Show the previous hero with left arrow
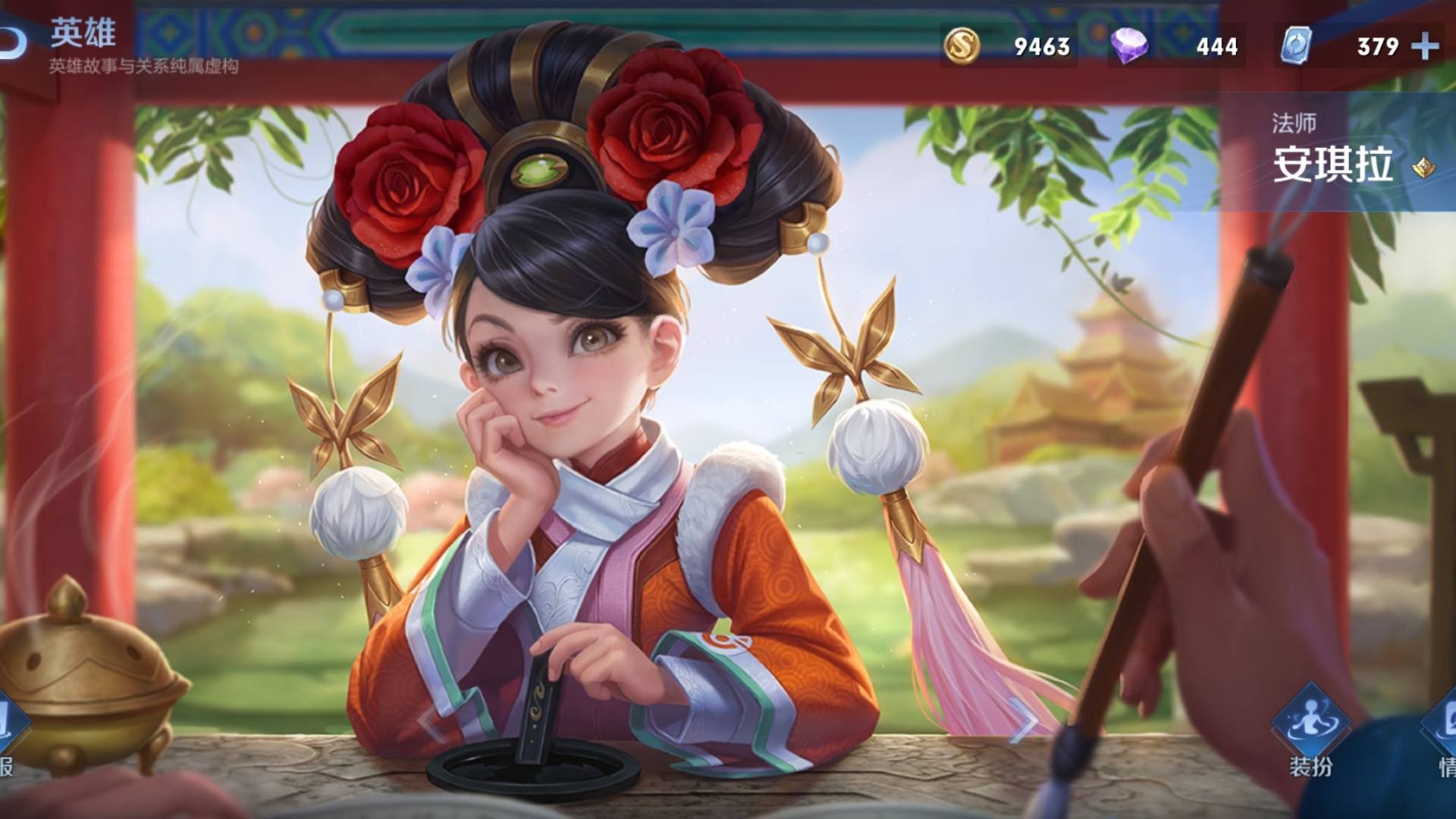Image resolution: width=1456 pixels, height=819 pixels. 431,723
